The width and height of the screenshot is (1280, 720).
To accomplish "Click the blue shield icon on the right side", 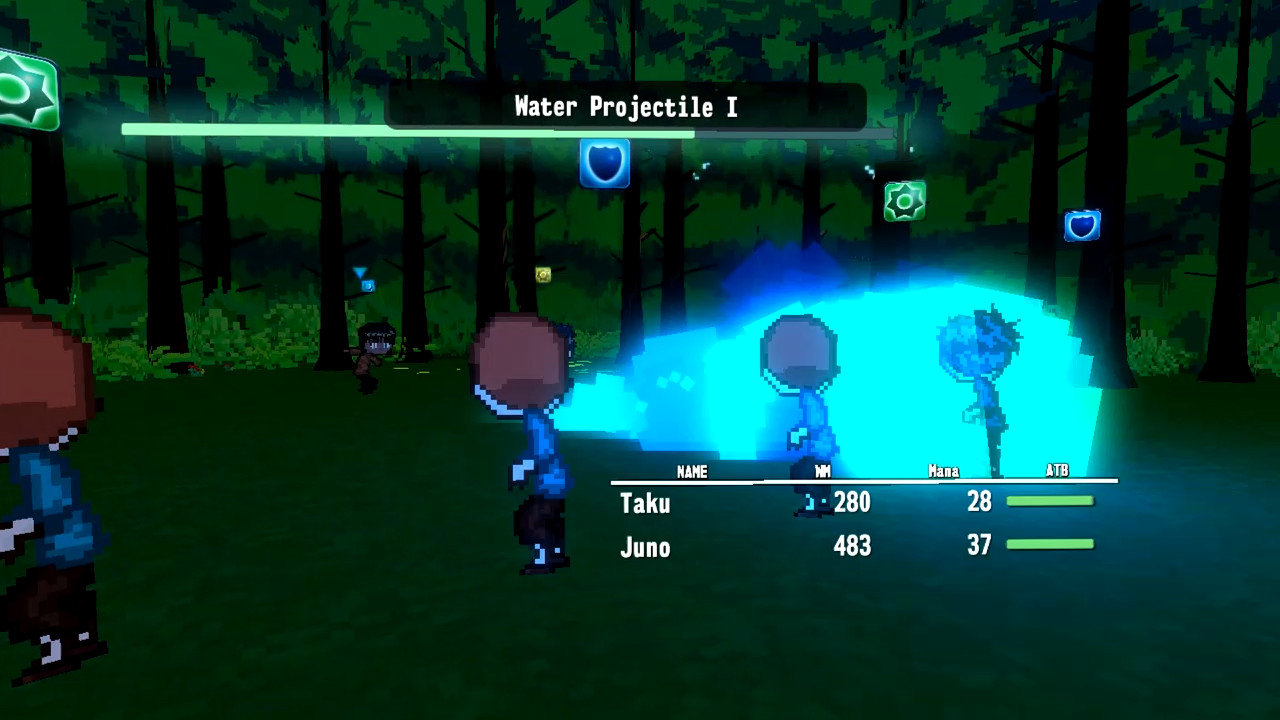I will pyautogui.click(x=1082, y=226).
